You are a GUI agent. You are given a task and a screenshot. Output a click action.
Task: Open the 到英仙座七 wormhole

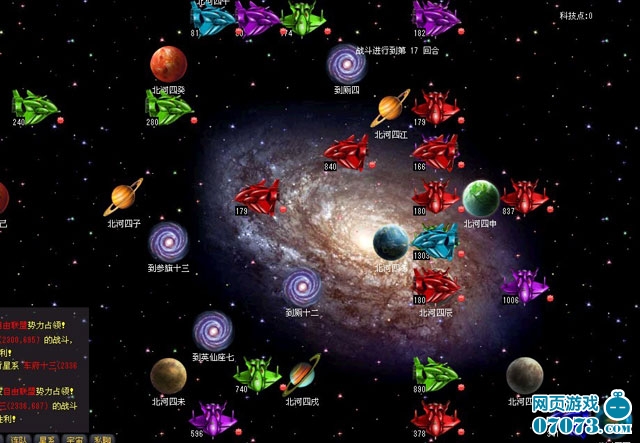(x=213, y=331)
